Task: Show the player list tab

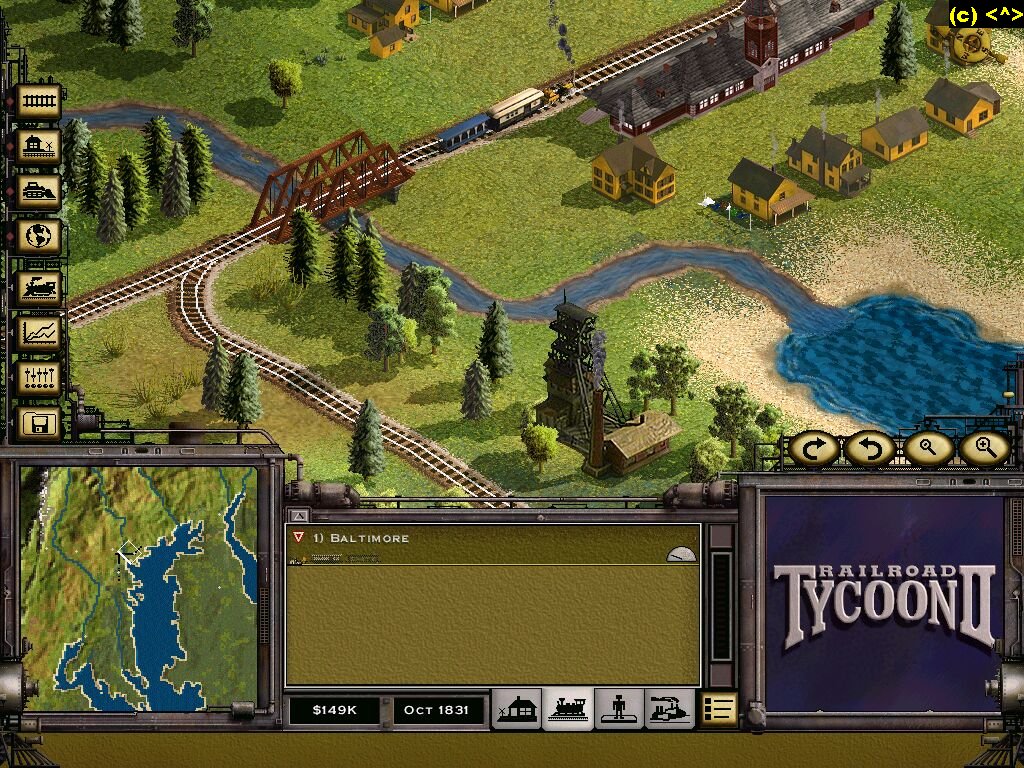Action: (x=619, y=709)
